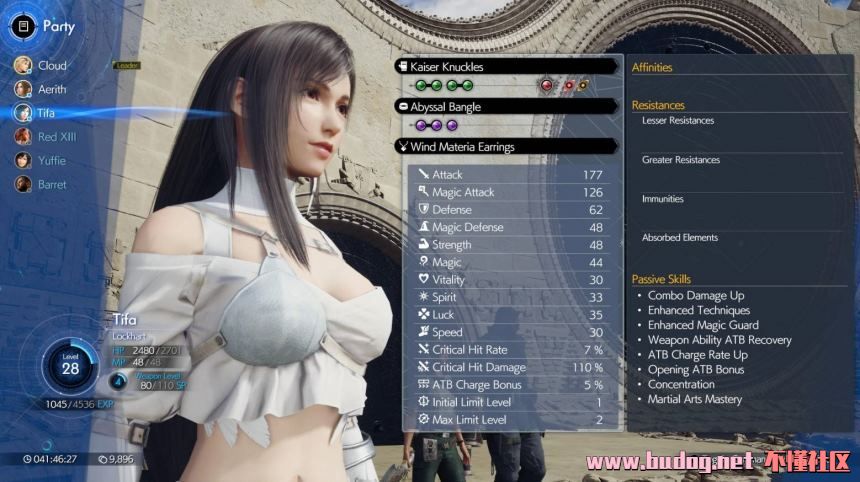The width and height of the screenshot is (860, 482).
Task: Select Tifa in the party list
Action: [x=46, y=113]
